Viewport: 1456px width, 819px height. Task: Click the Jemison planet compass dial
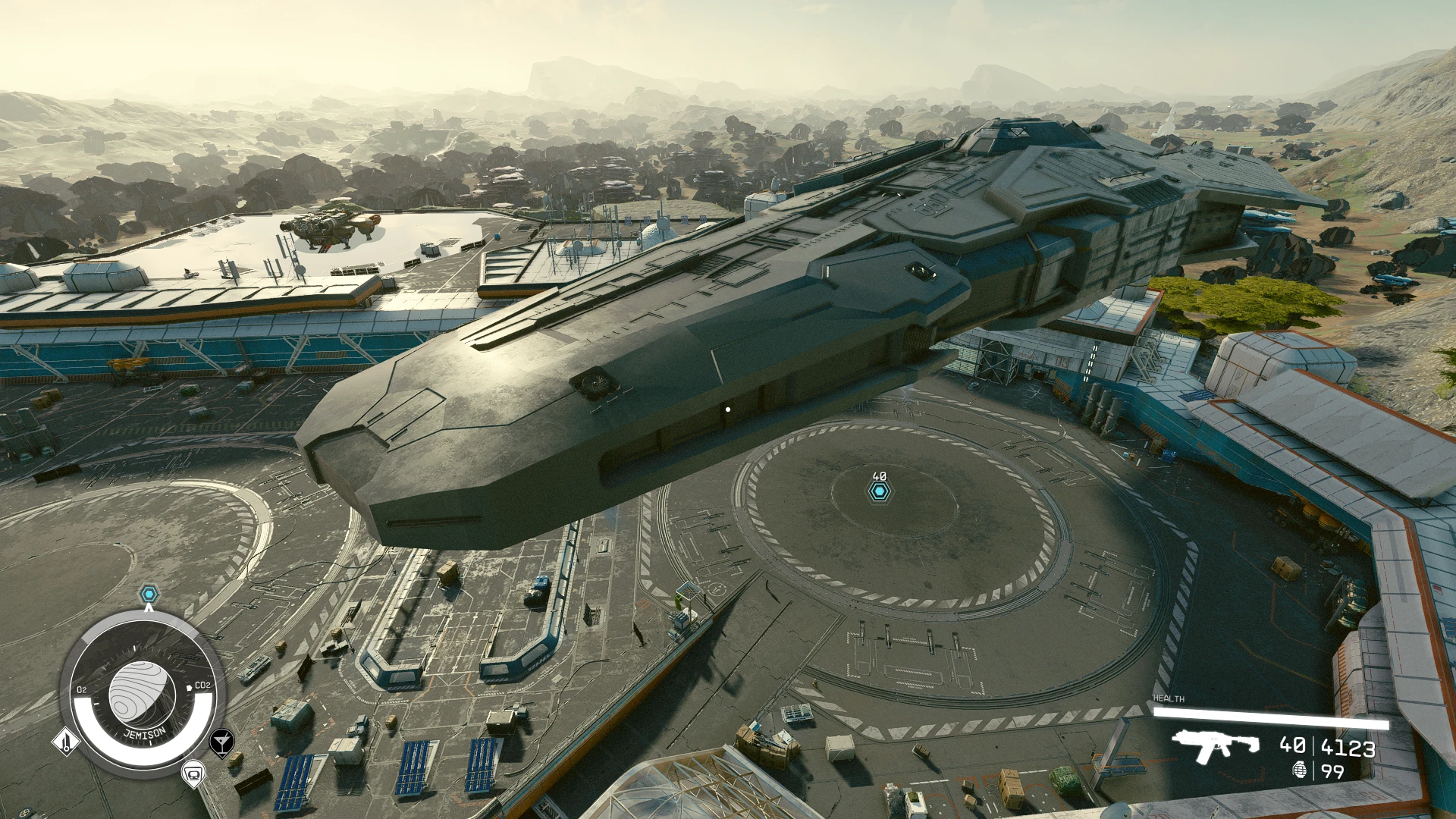coord(142,695)
